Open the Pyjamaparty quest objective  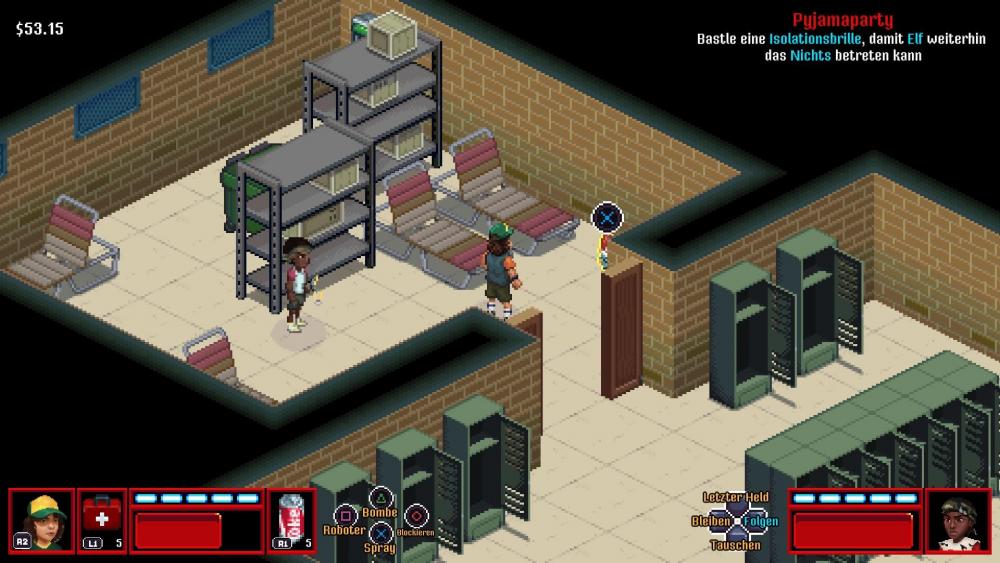pos(842,20)
